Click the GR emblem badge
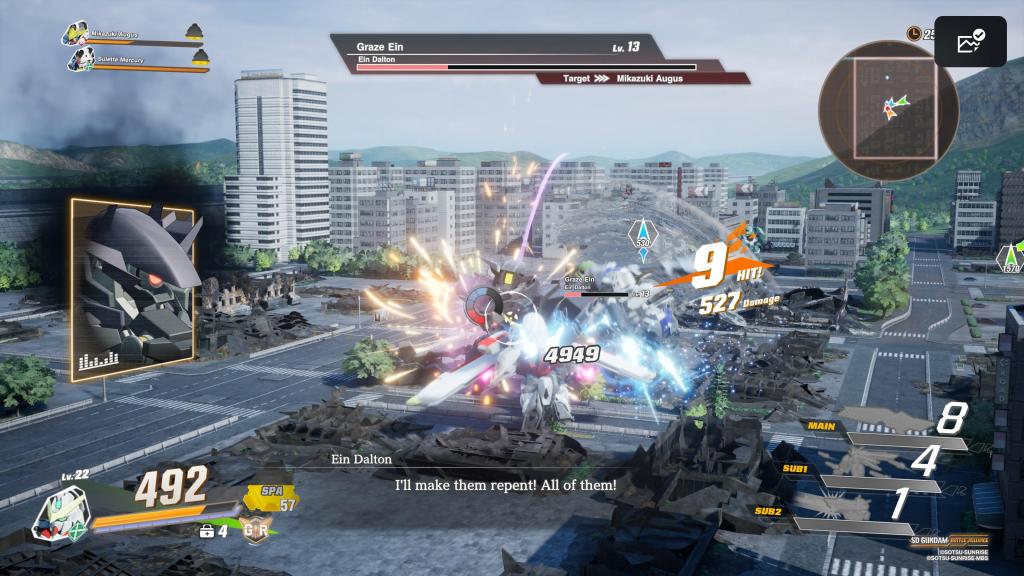The image size is (1024, 576). pyautogui.click(x=255, y=530)
